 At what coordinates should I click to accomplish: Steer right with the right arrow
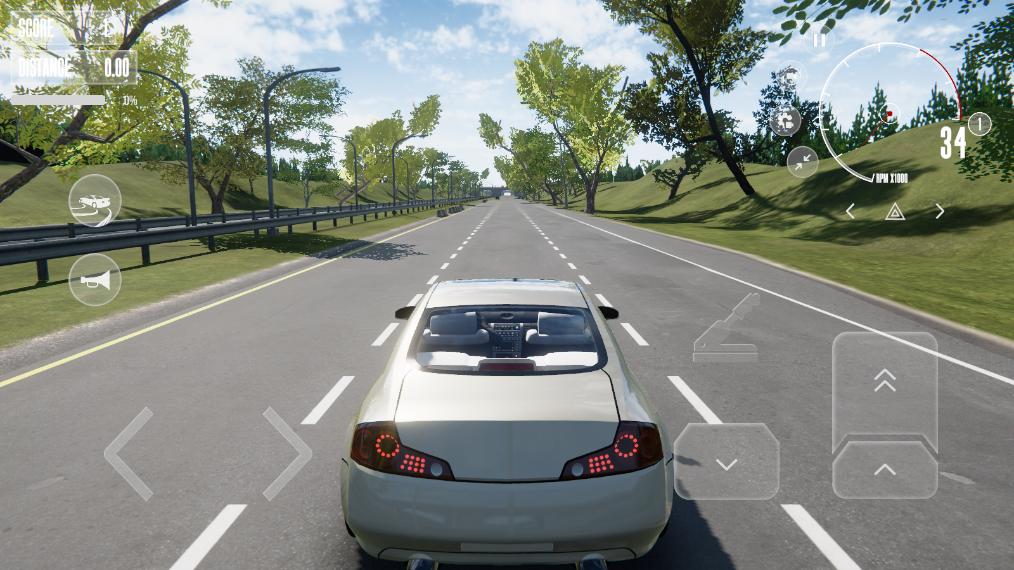click(x=287, y=453)
